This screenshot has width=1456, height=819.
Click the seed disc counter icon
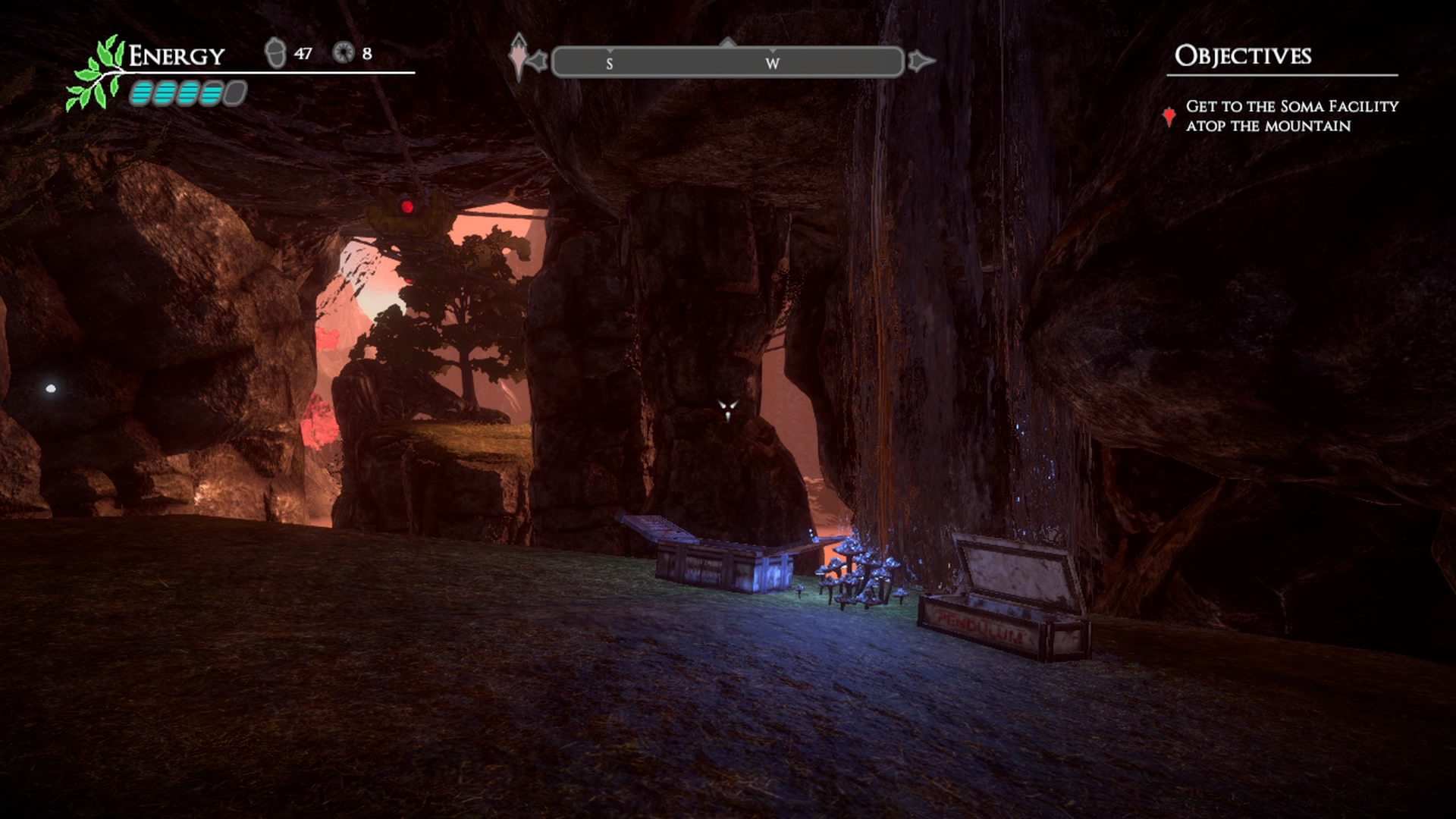click(x=344, y=52)
